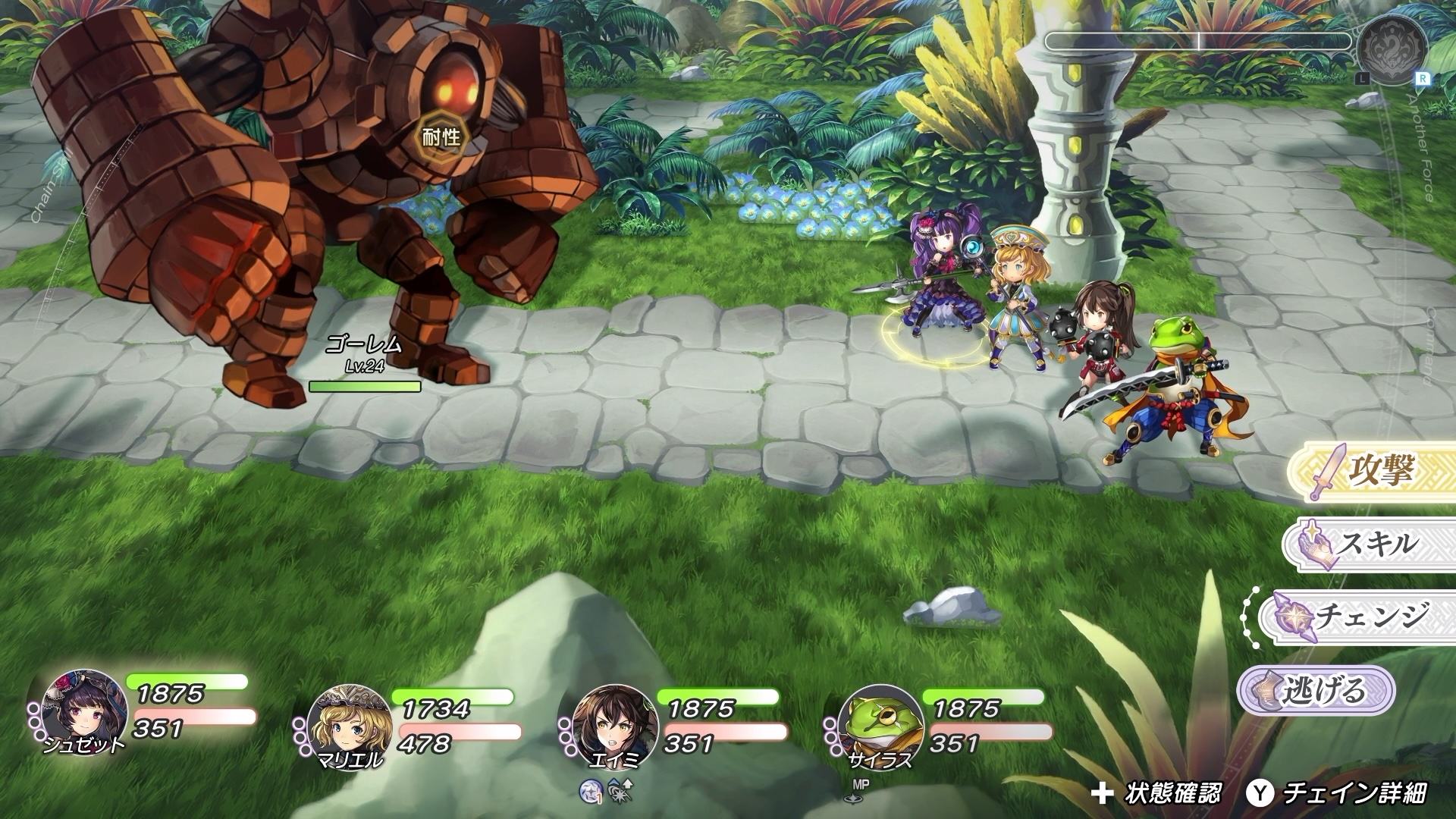This screenshot has width=1456, height=819.
Task: Show チェイン詳細 chain details
Action: pos(1338,793)
